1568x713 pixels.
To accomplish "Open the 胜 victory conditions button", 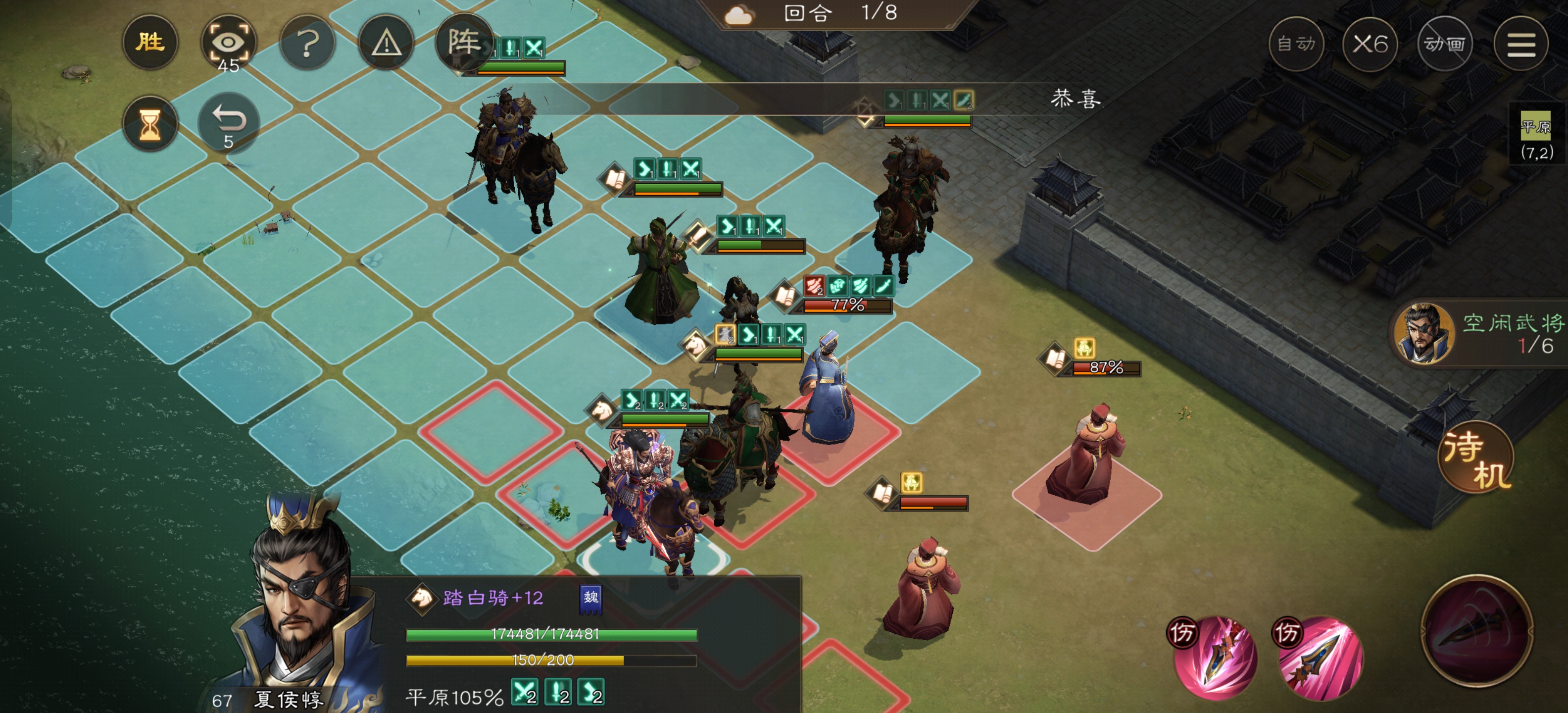I will point(150,43).
